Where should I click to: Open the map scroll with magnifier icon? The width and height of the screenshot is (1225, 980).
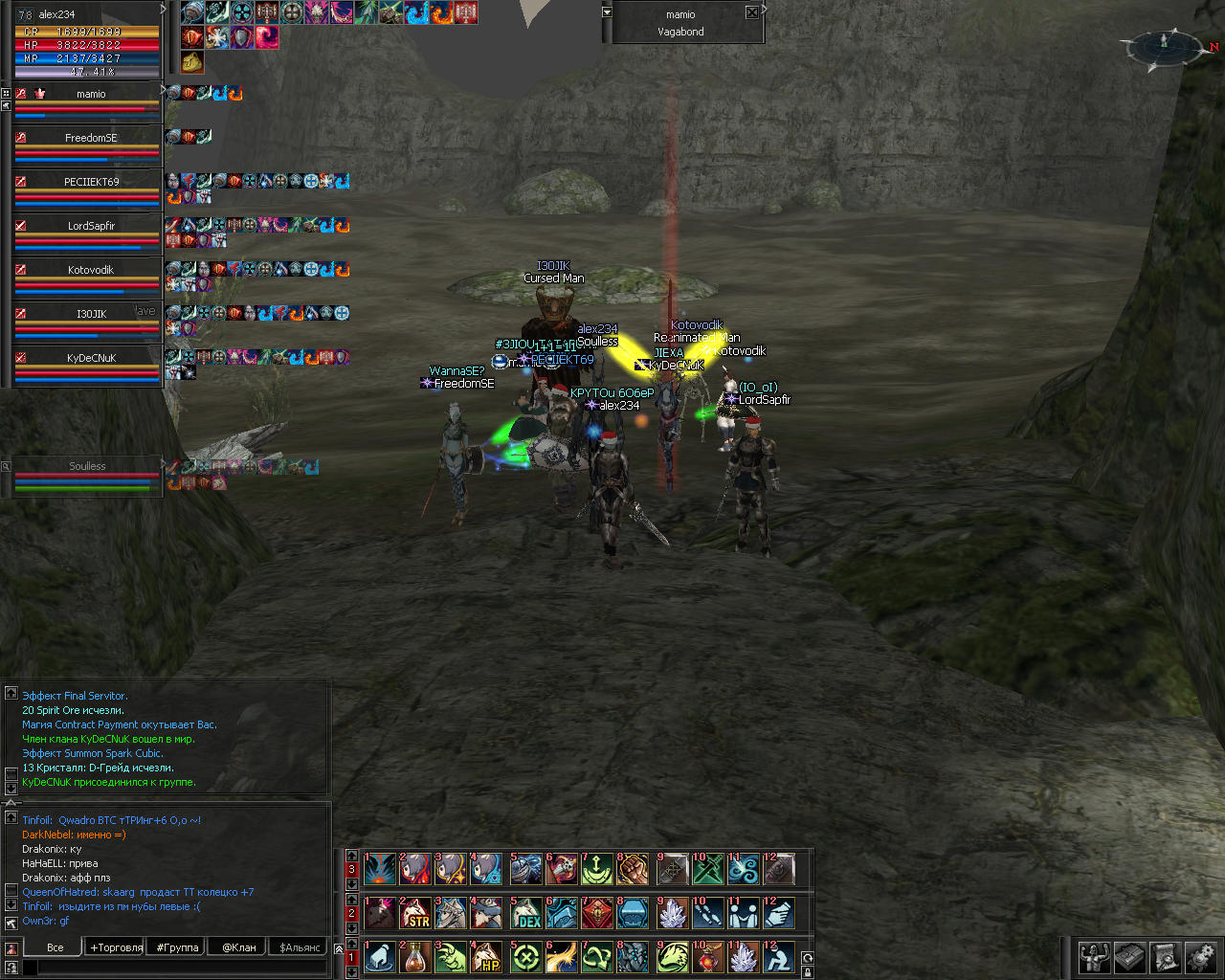coord(1165,957)
